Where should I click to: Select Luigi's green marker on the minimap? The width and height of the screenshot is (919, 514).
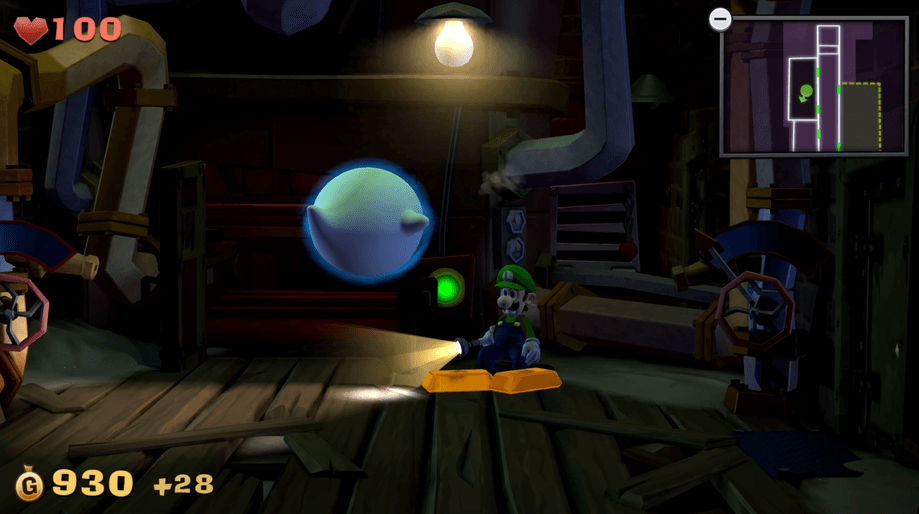(806, 93)
